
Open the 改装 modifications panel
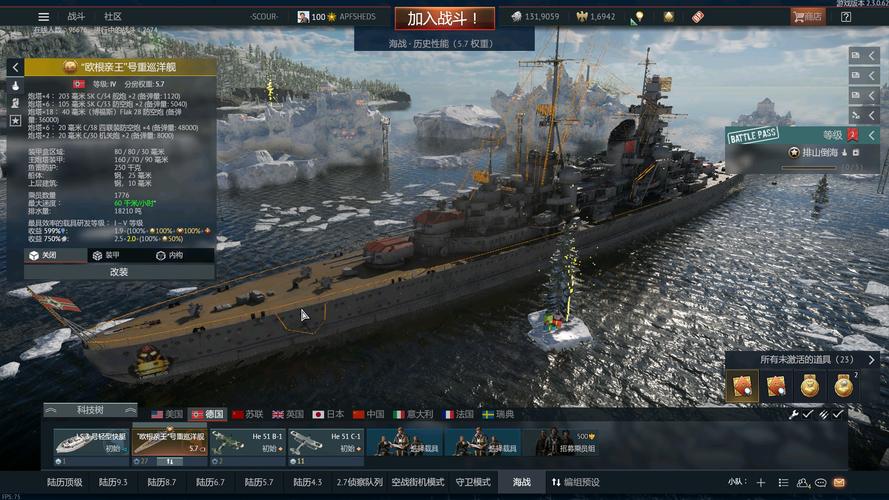click(118, 272)
